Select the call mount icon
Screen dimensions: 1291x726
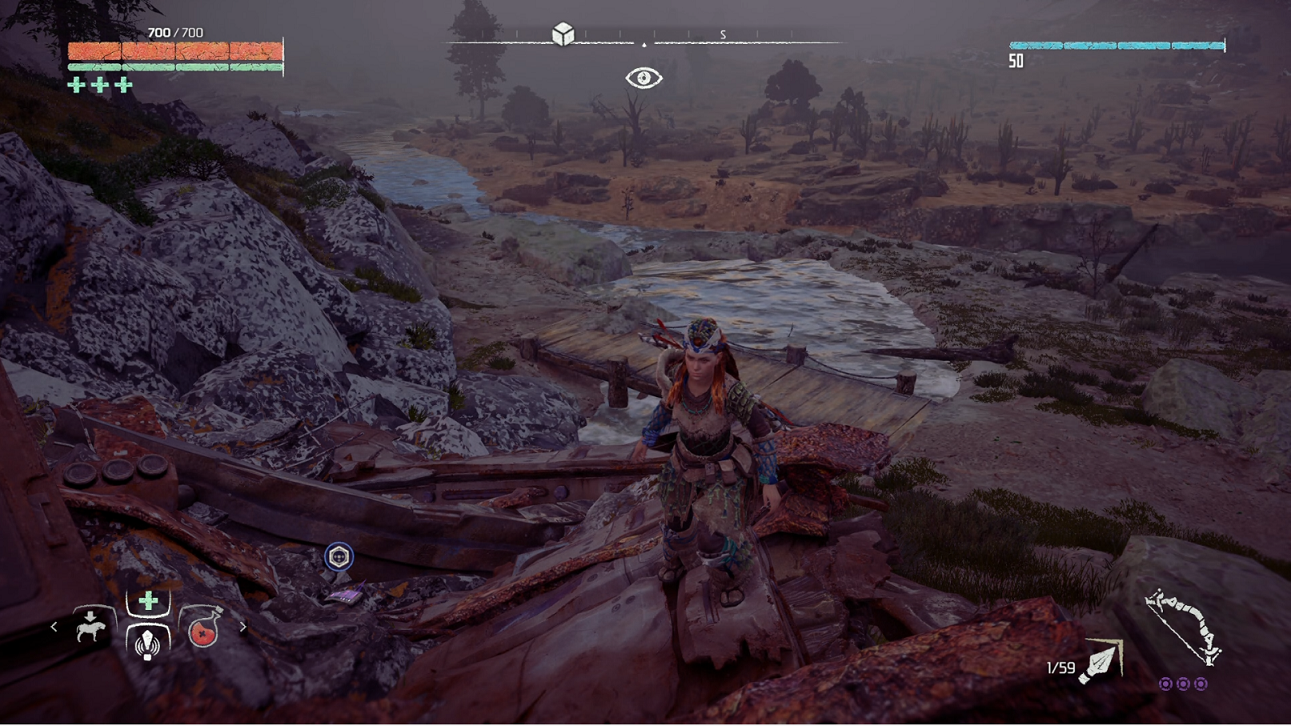(91, 628)
